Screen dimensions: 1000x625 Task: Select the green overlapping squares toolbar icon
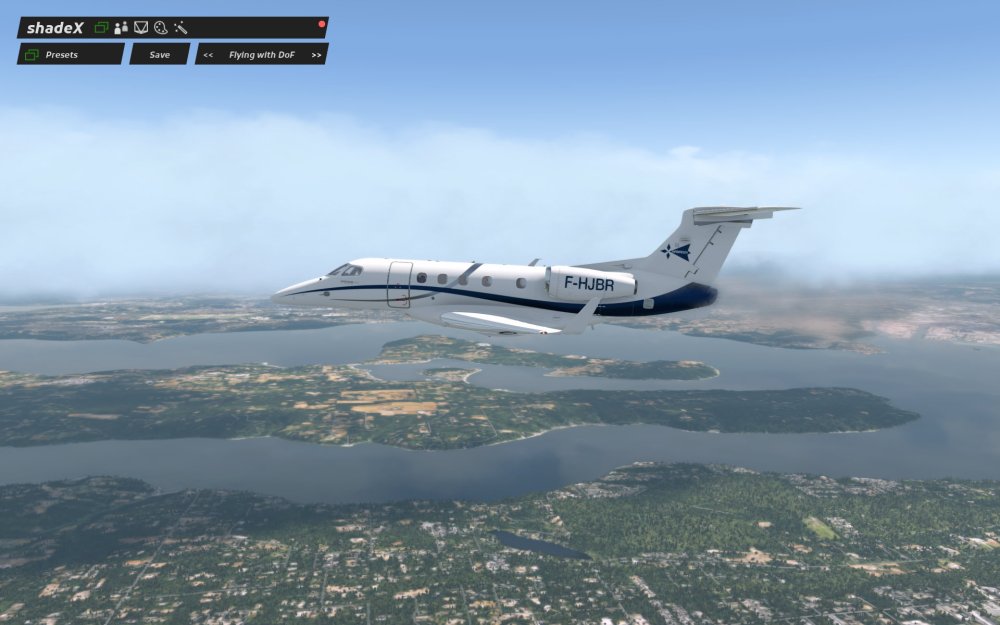(x=101, y=28)
